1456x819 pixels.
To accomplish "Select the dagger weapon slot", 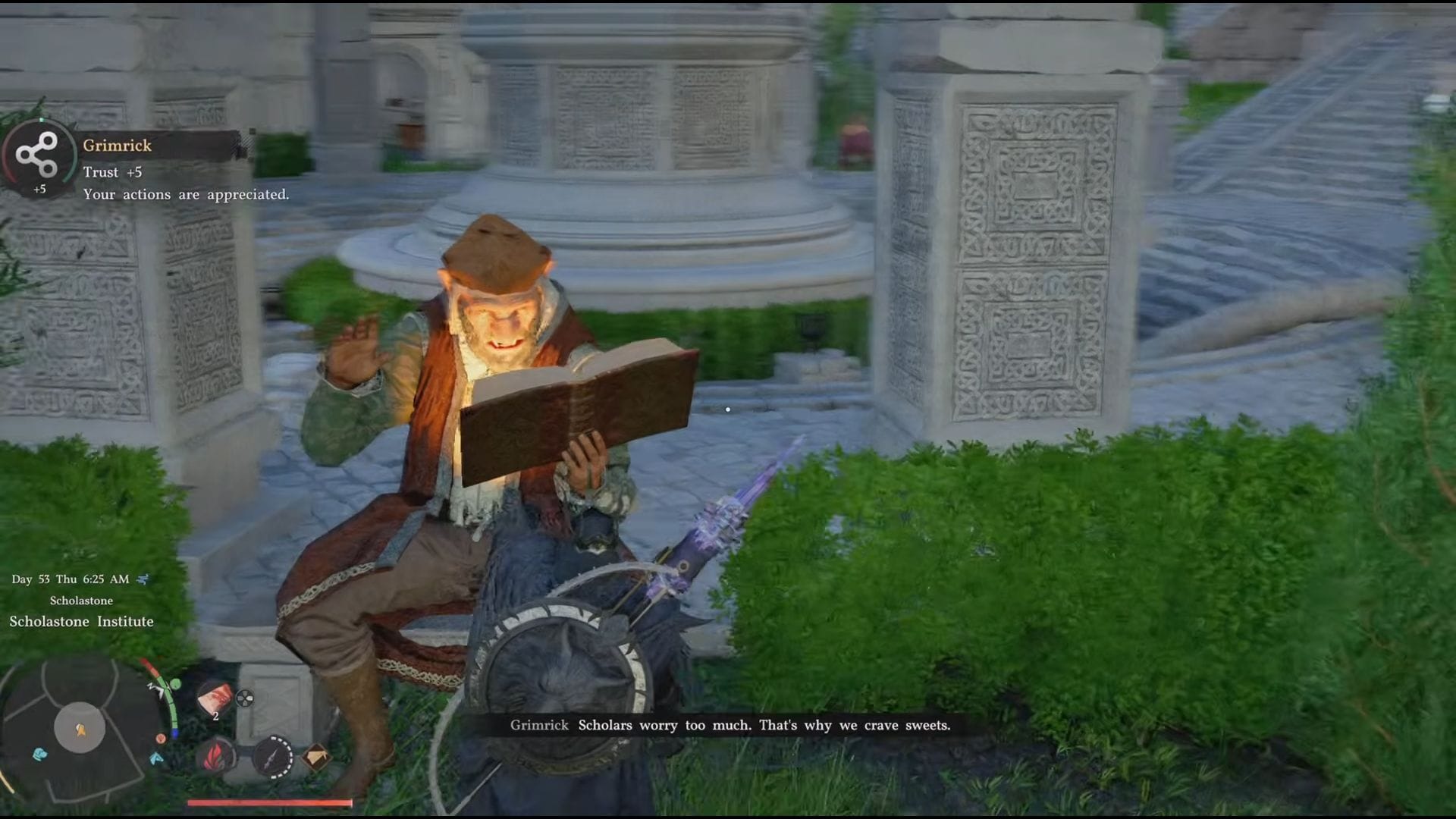I will [x=273, y=756].
